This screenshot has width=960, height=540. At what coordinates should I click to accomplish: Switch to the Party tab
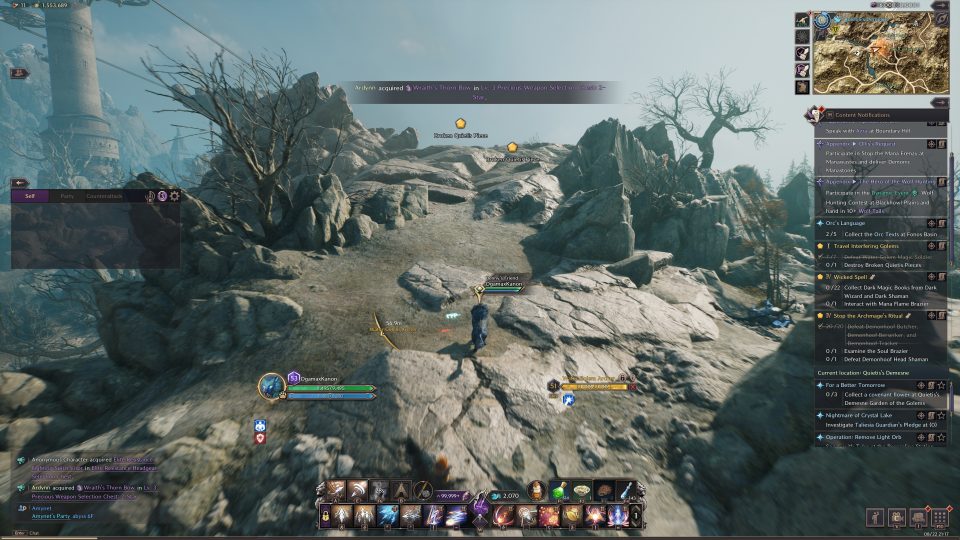pyautogui.click(x=67, y=196)
